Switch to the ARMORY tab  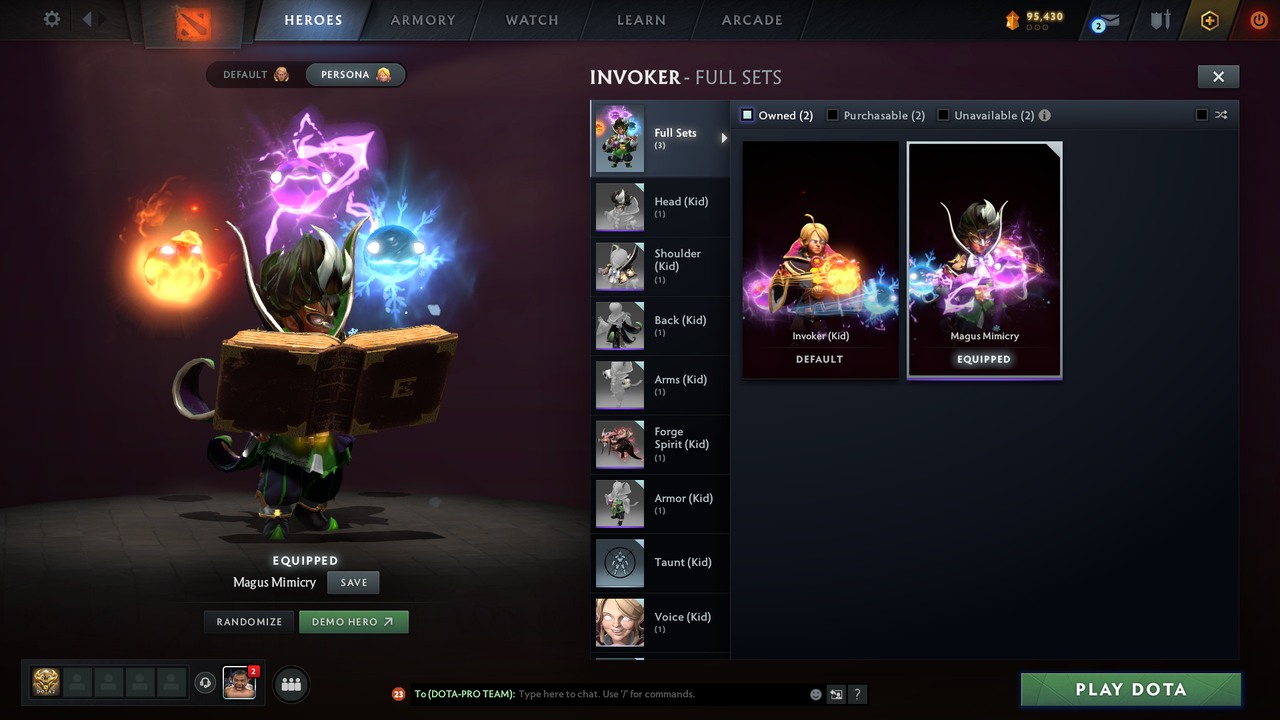[x=422, y=20]
